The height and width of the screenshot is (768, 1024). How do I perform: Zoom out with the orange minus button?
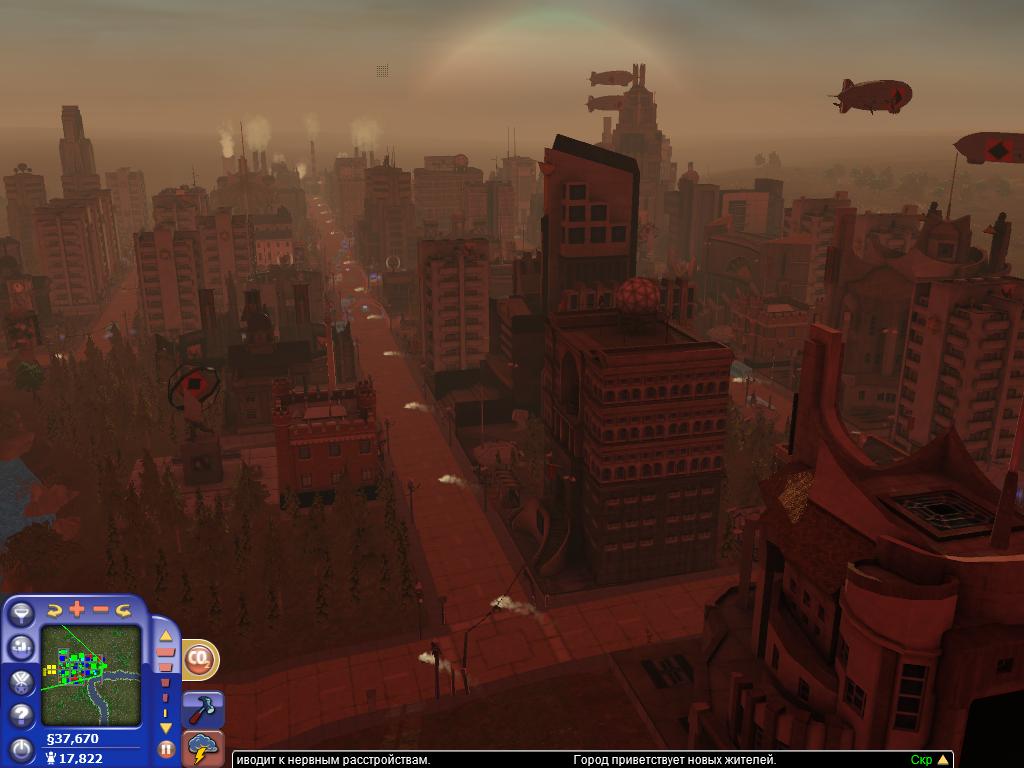(x=101, y=609)
